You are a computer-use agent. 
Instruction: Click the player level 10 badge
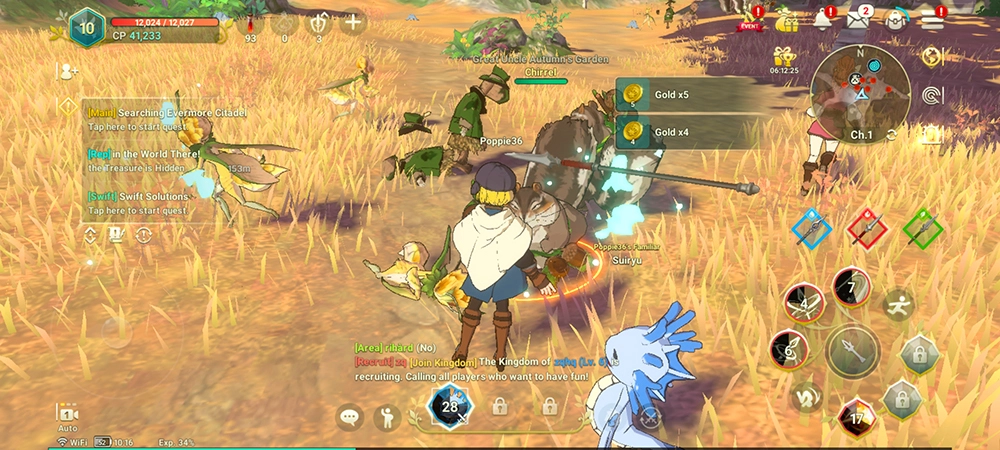point(86,26)
